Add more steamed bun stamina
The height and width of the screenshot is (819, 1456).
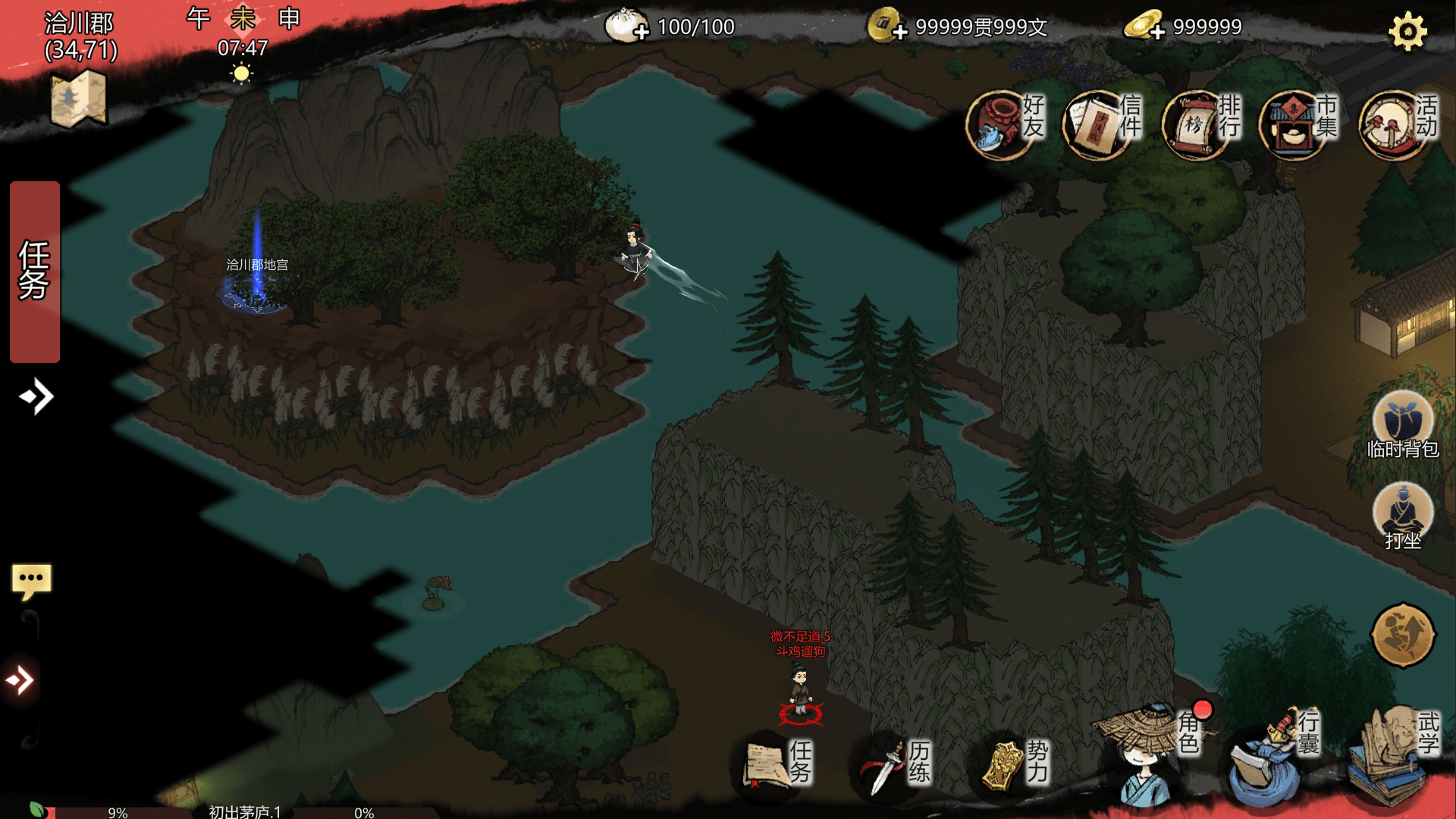tap(642, 32)
